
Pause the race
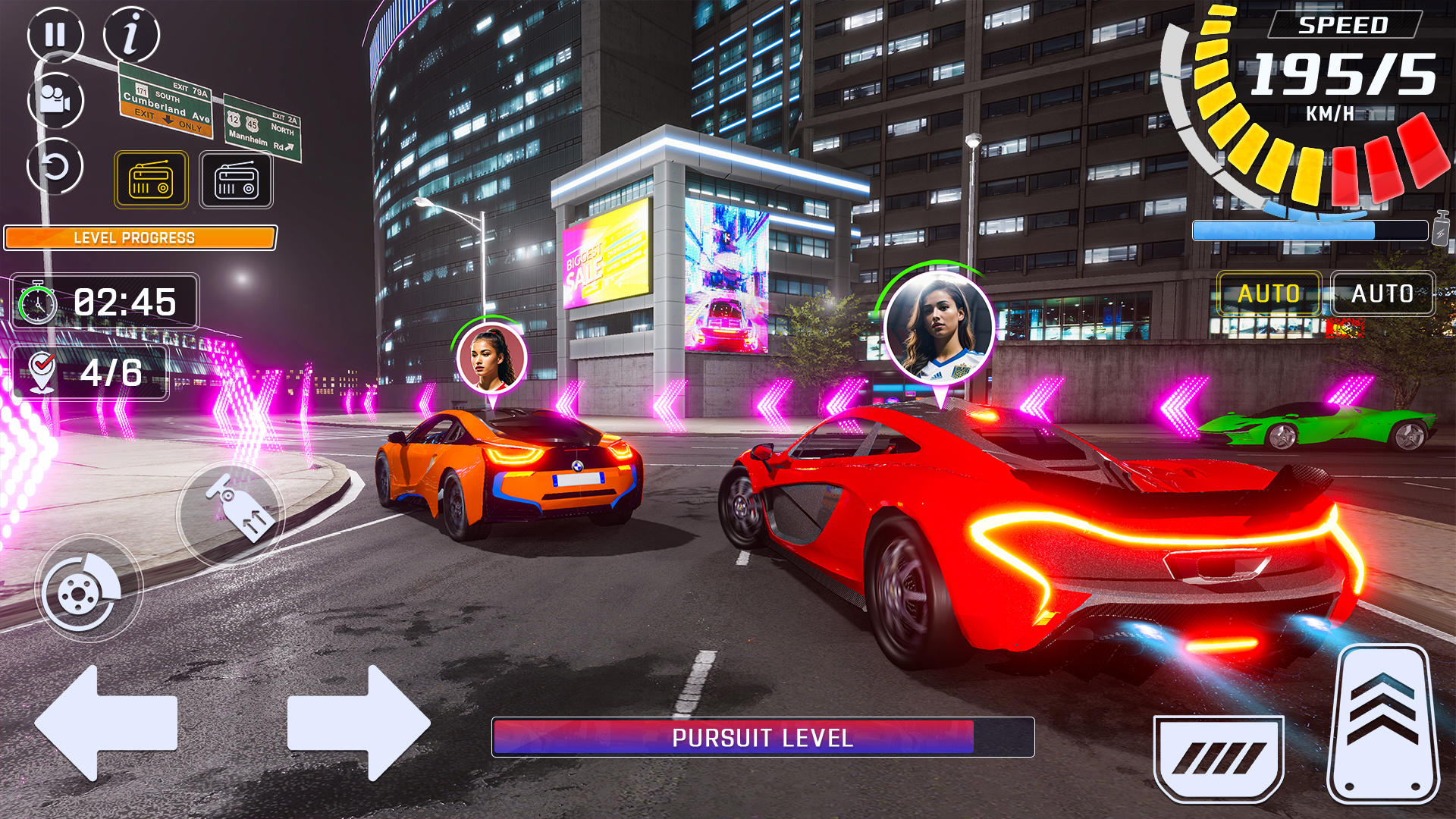55,34
